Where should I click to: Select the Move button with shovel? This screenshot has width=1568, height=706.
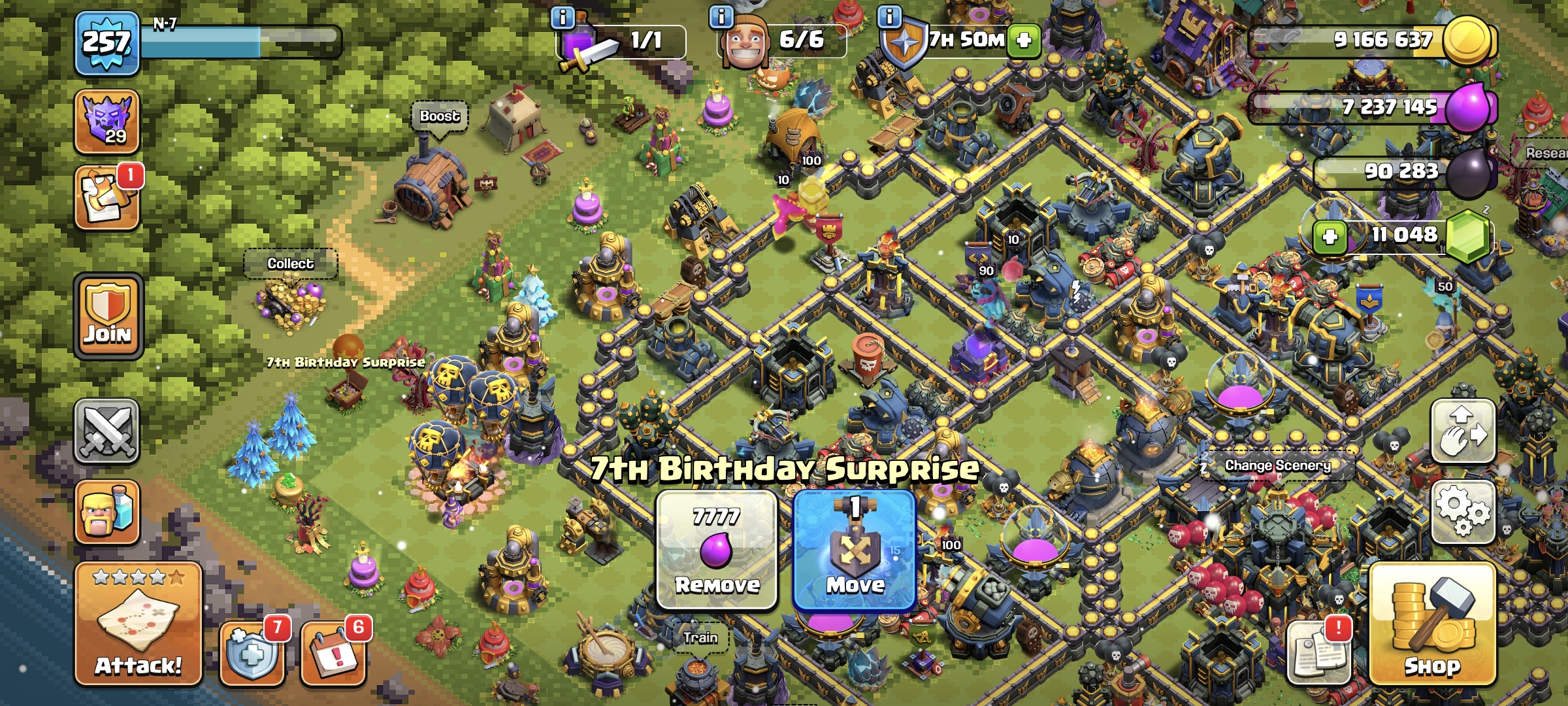(855, 550)
